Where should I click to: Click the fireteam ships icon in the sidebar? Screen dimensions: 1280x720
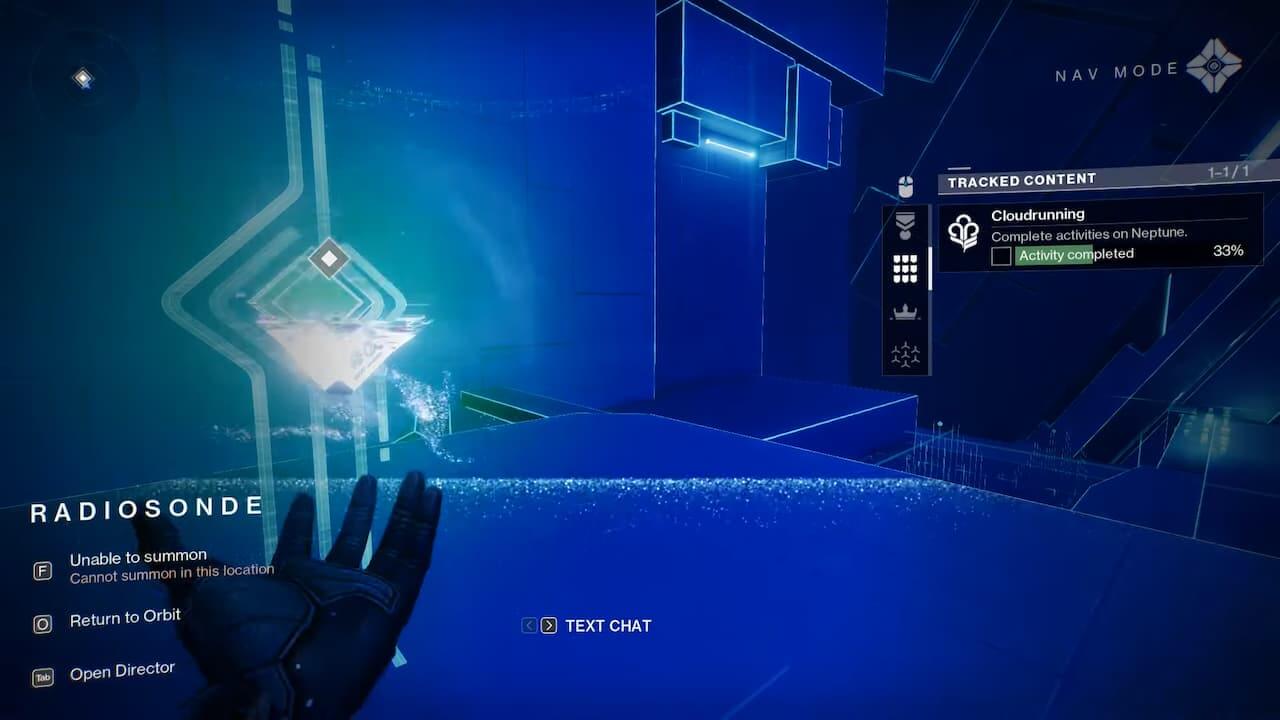(x=905, y=353)
